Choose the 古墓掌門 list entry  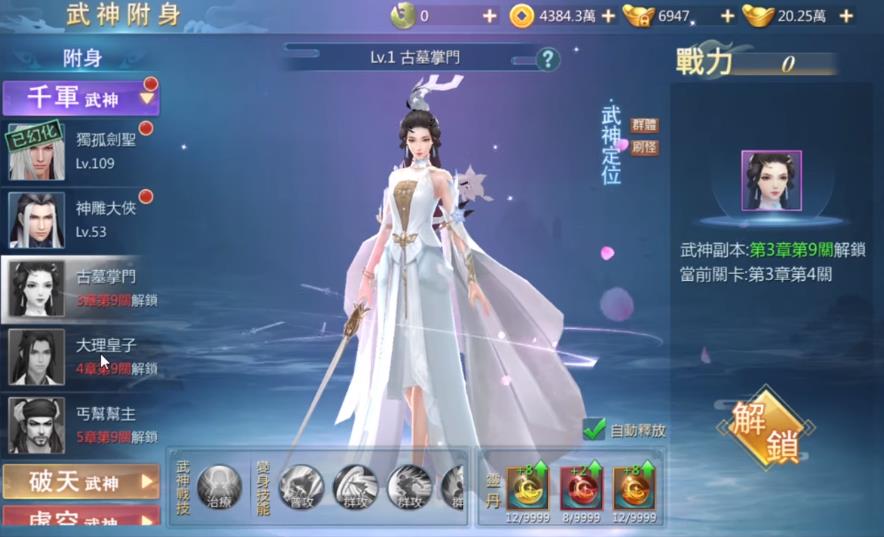[x=81, y=288]
